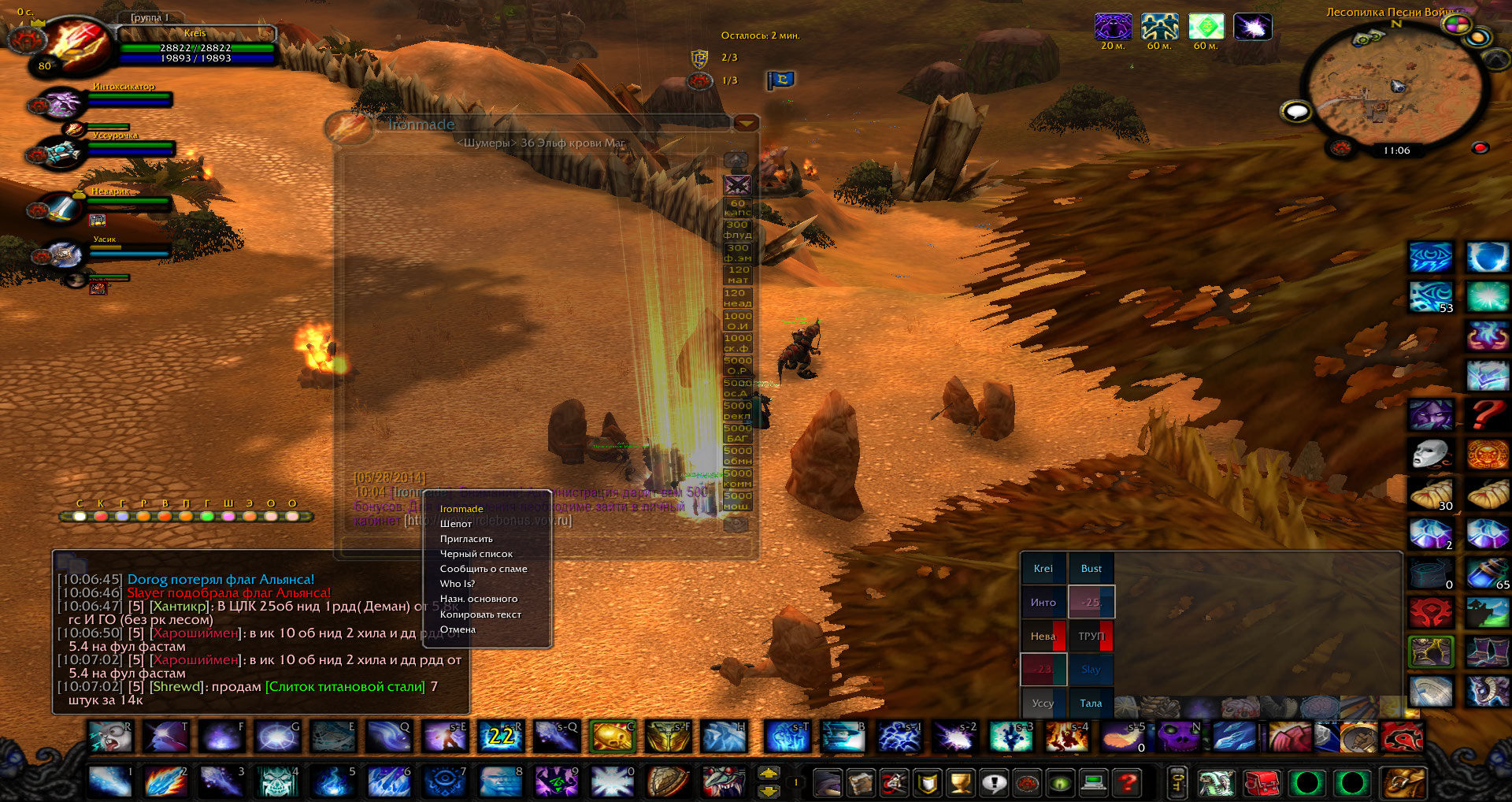Choose Копировать текст from the menu
Screen dimensions: 1512x802
tap(480, 614)
